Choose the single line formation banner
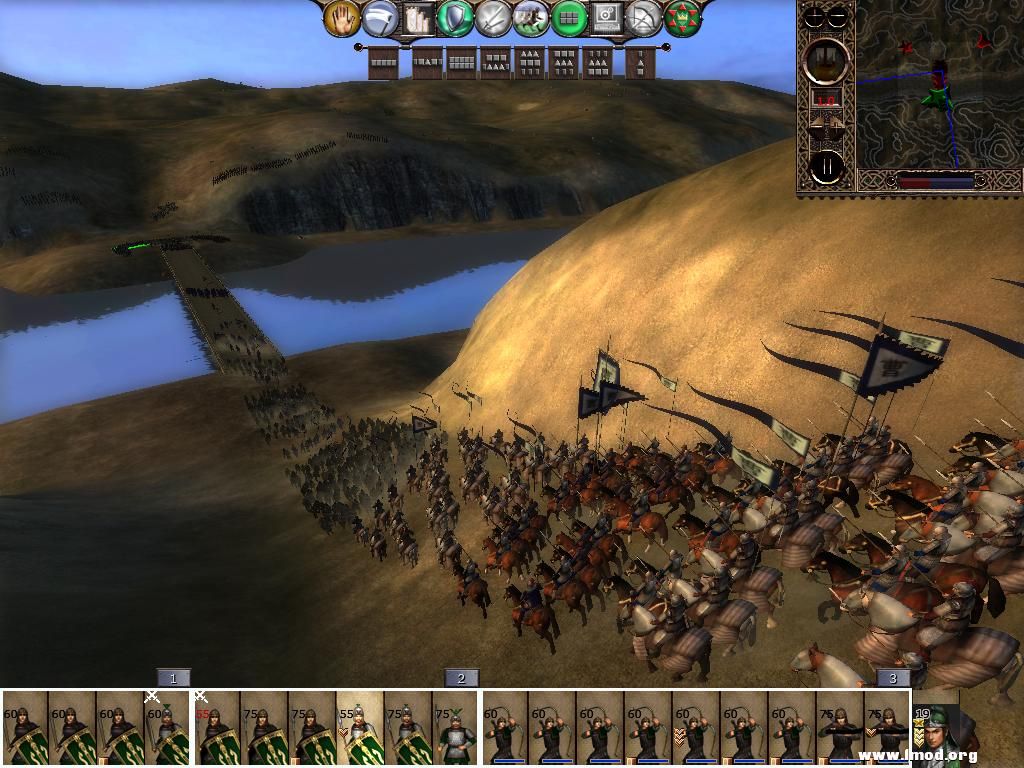Viewport: 1024px width, 768px height. [x=383, y=63]
